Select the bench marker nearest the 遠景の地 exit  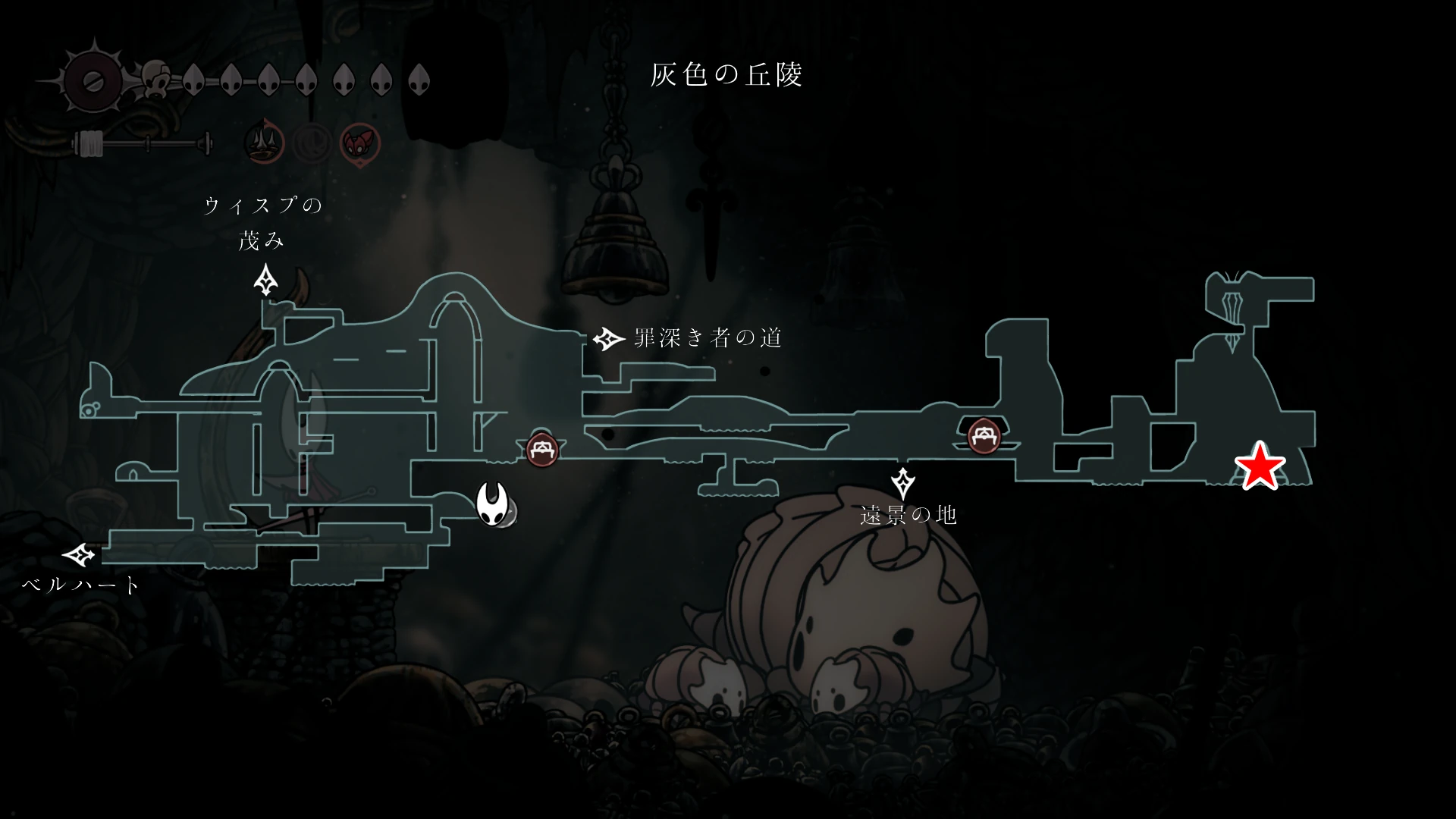coord(984,435)
